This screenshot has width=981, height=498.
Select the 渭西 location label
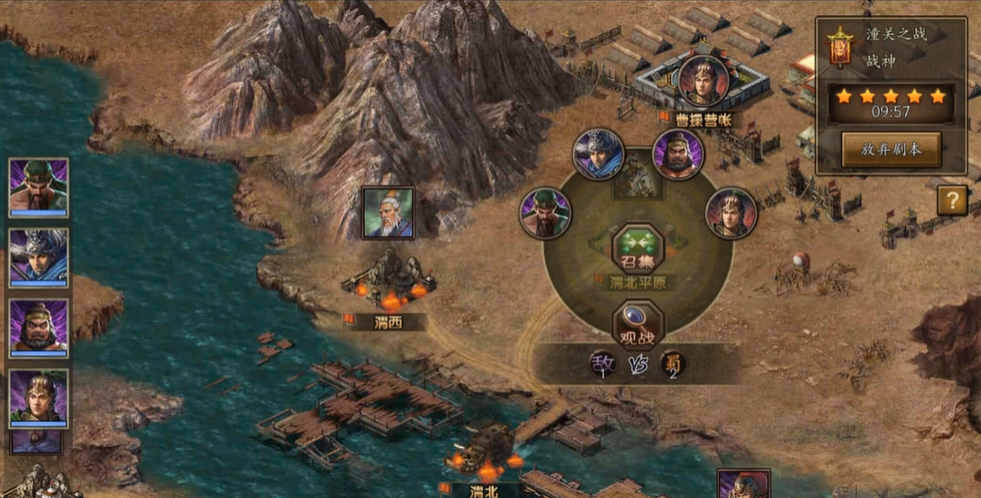click(x=385, y=322)
